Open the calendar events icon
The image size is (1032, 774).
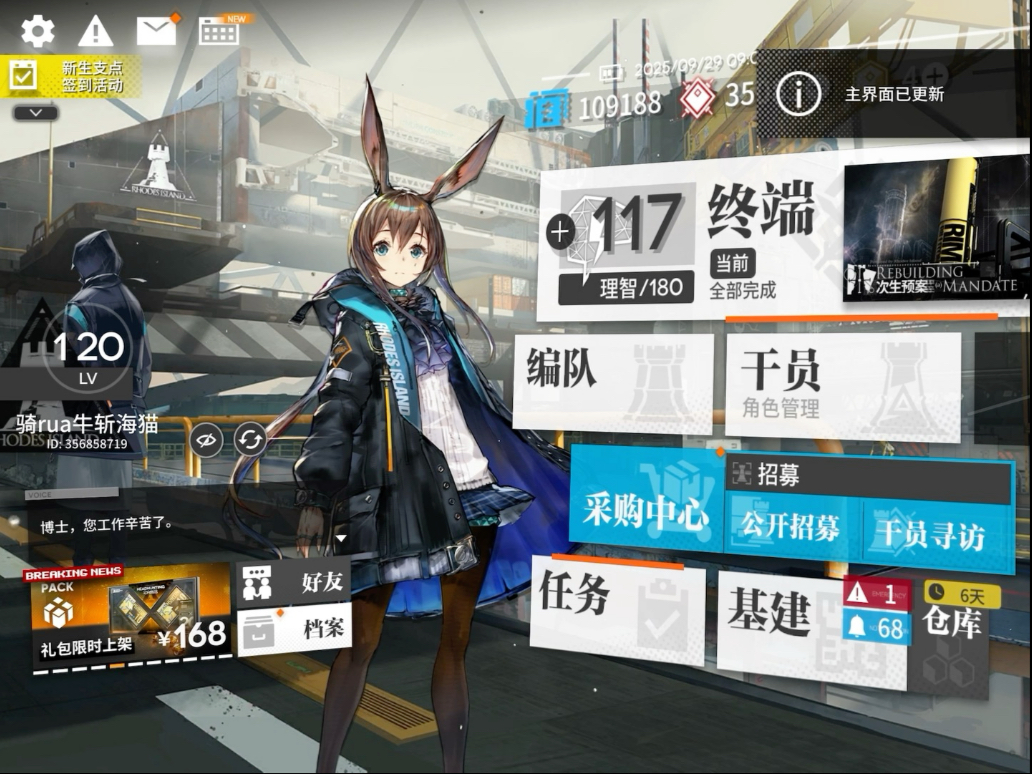pos(219,31)
